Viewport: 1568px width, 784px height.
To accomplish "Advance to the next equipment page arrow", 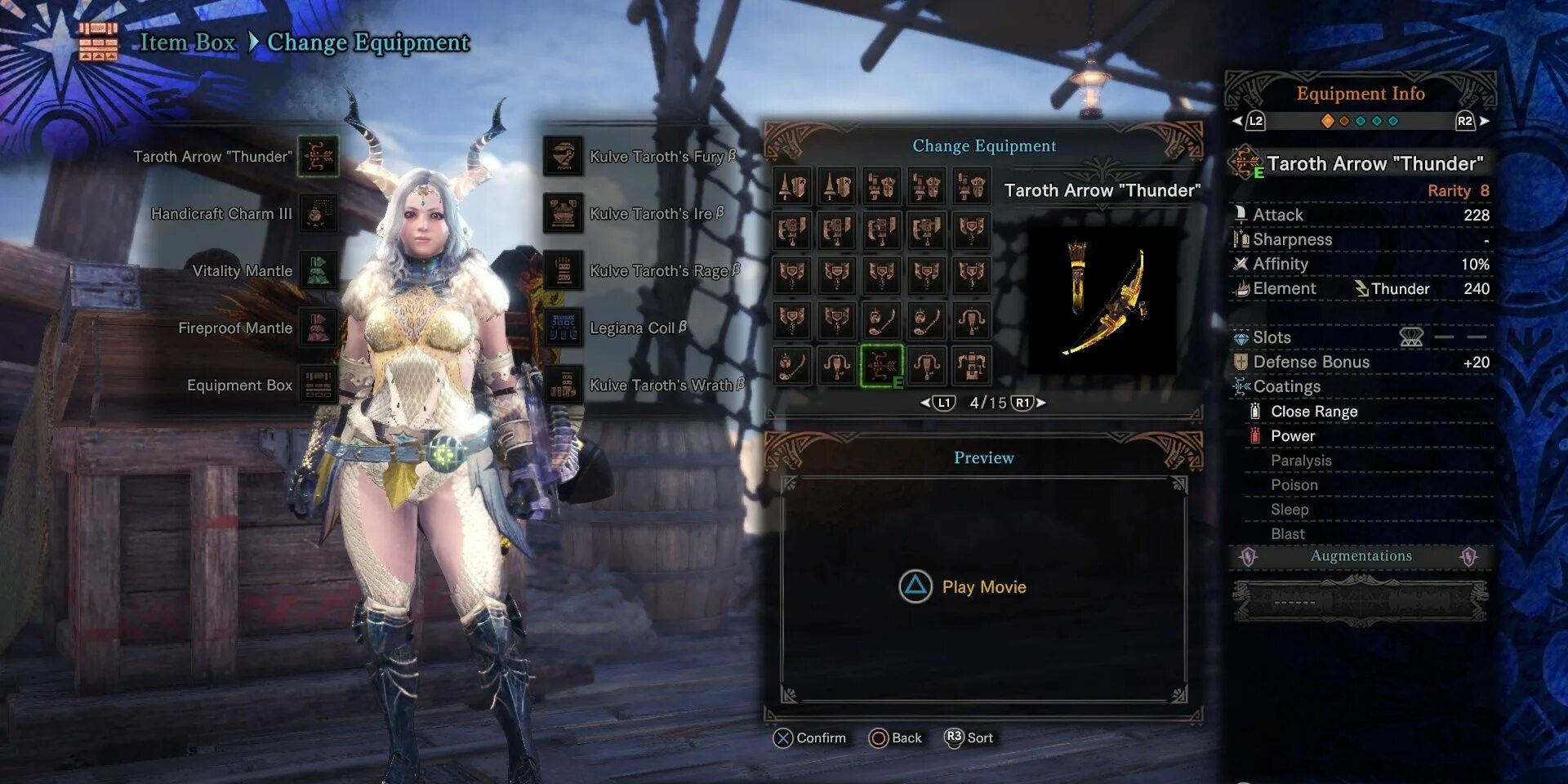I will pos(1041,403).
